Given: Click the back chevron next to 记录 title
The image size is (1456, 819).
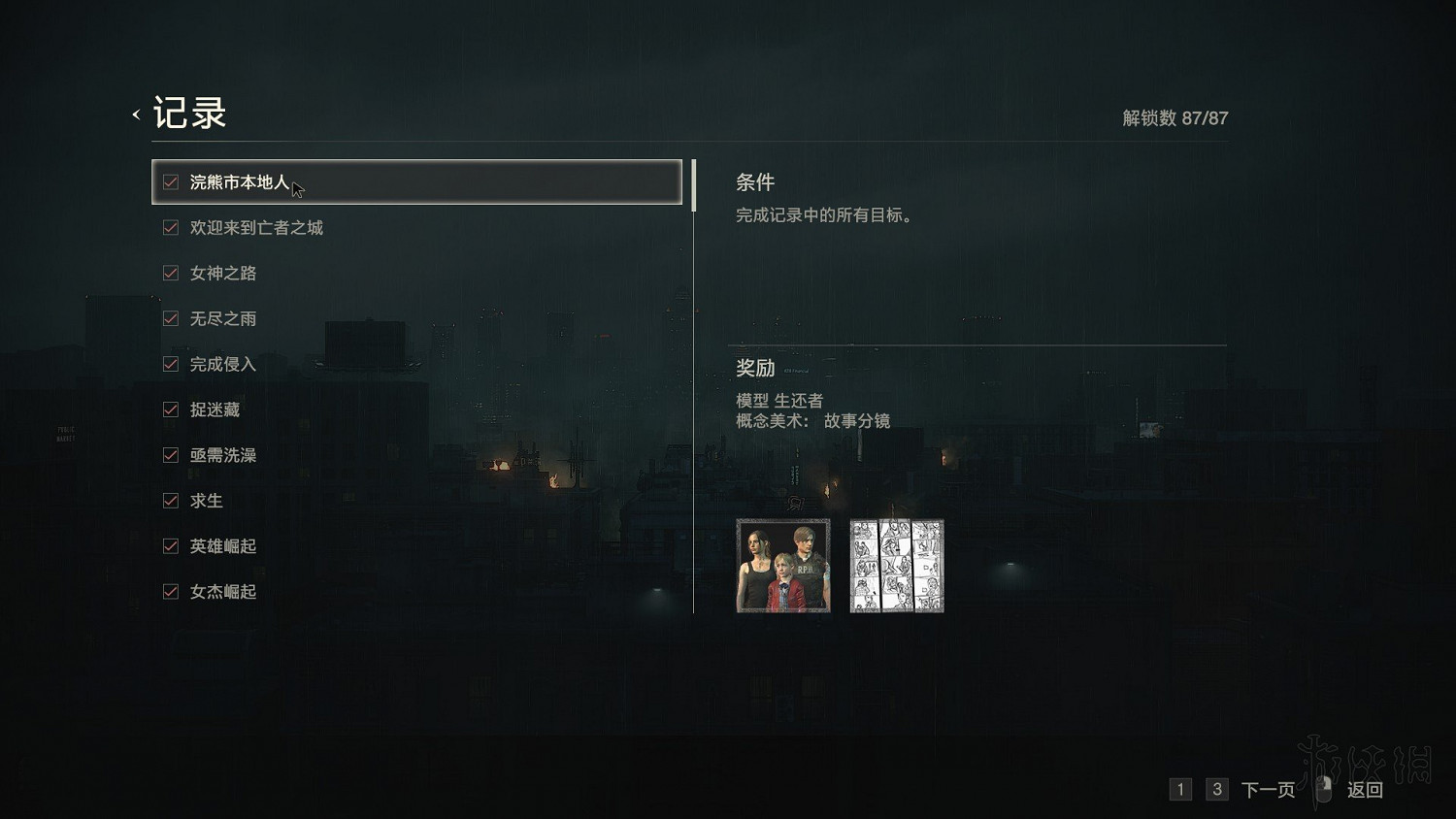Looking at the screenshot, I should coord(134,114).
